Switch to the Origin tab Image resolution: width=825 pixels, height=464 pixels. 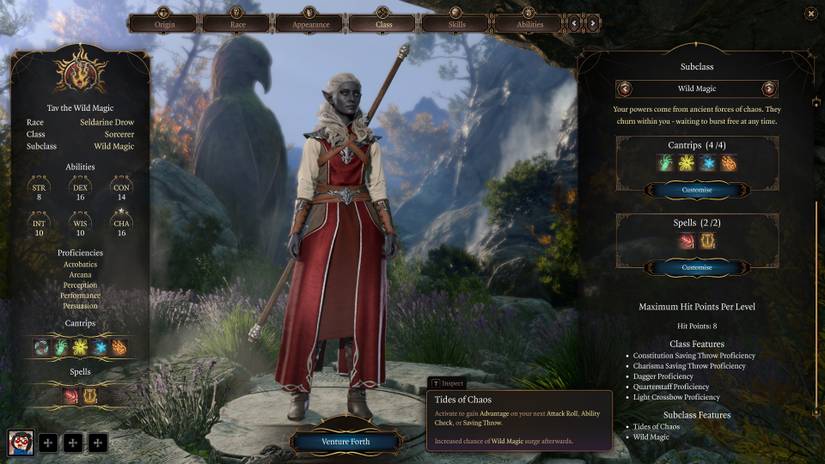click(x=164, y=23)
